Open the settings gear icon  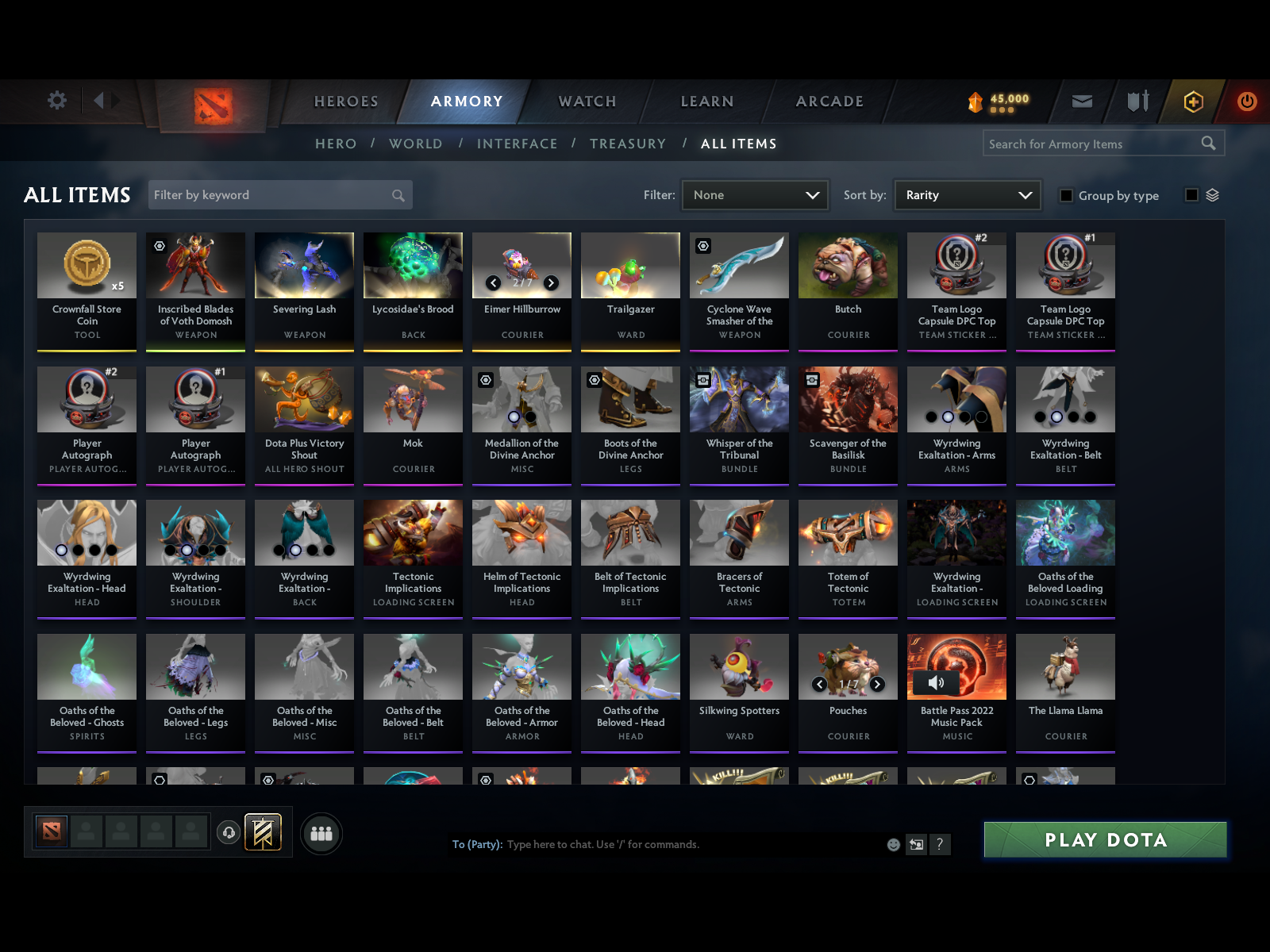tap(56, 101)
